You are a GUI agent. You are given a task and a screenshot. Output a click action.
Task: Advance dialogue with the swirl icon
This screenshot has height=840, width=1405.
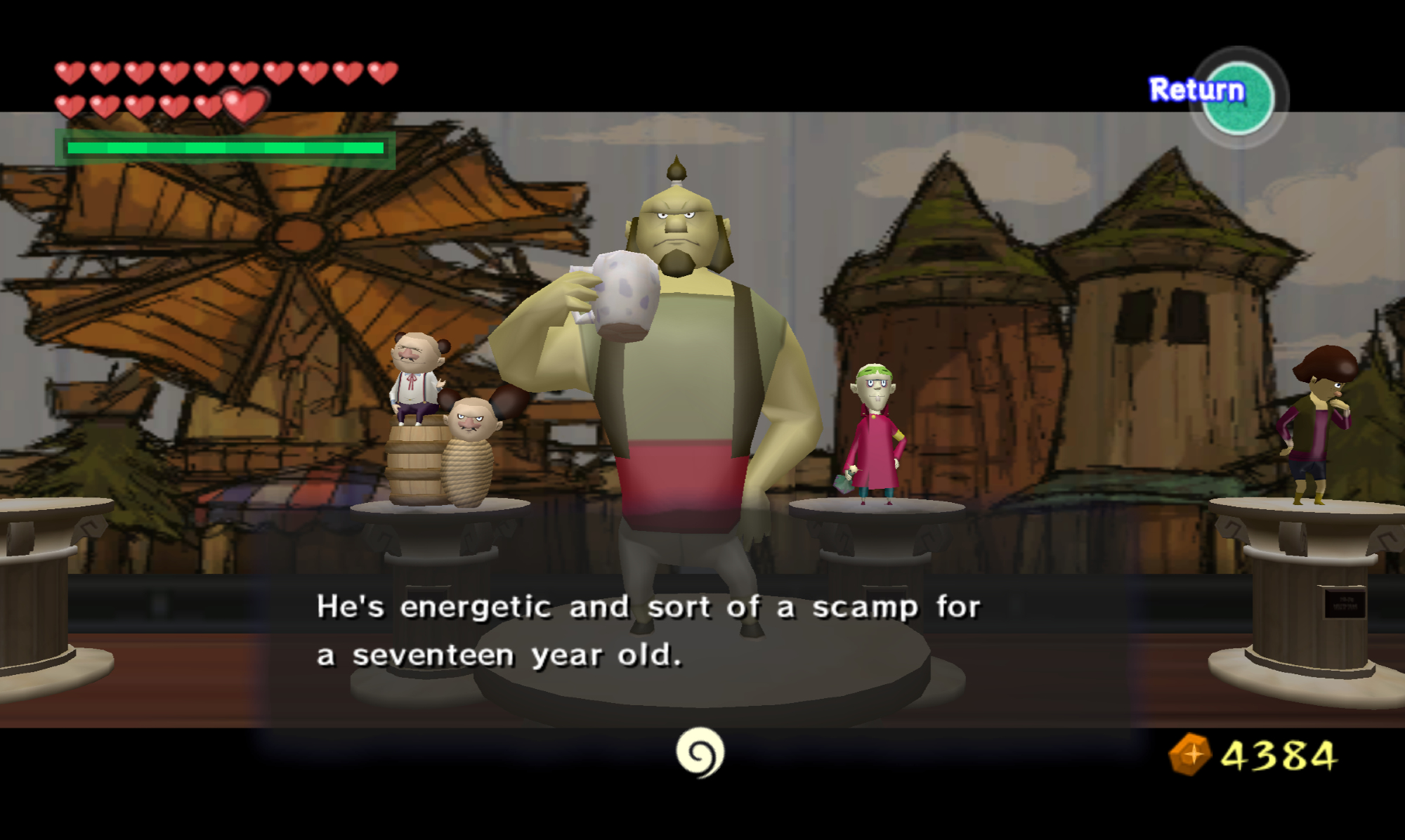coord(700,753)
